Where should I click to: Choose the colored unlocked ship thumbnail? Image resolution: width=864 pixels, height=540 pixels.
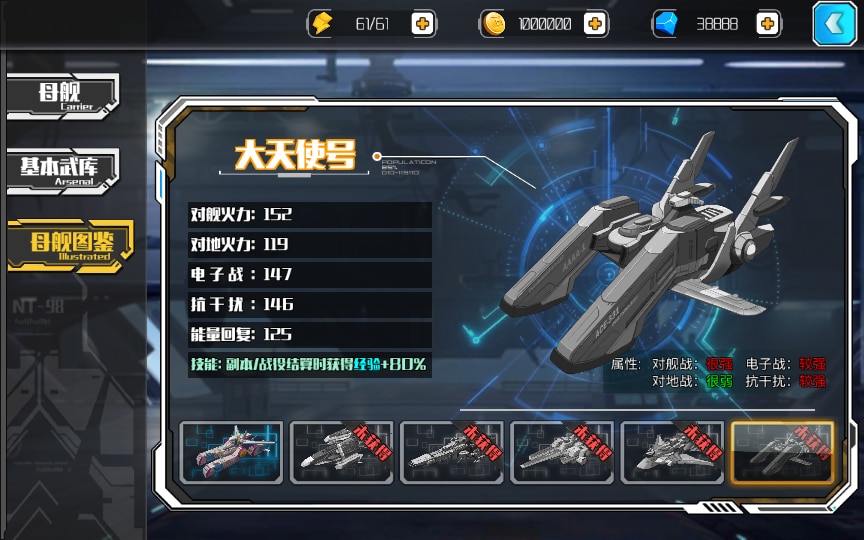coord(231,453)
